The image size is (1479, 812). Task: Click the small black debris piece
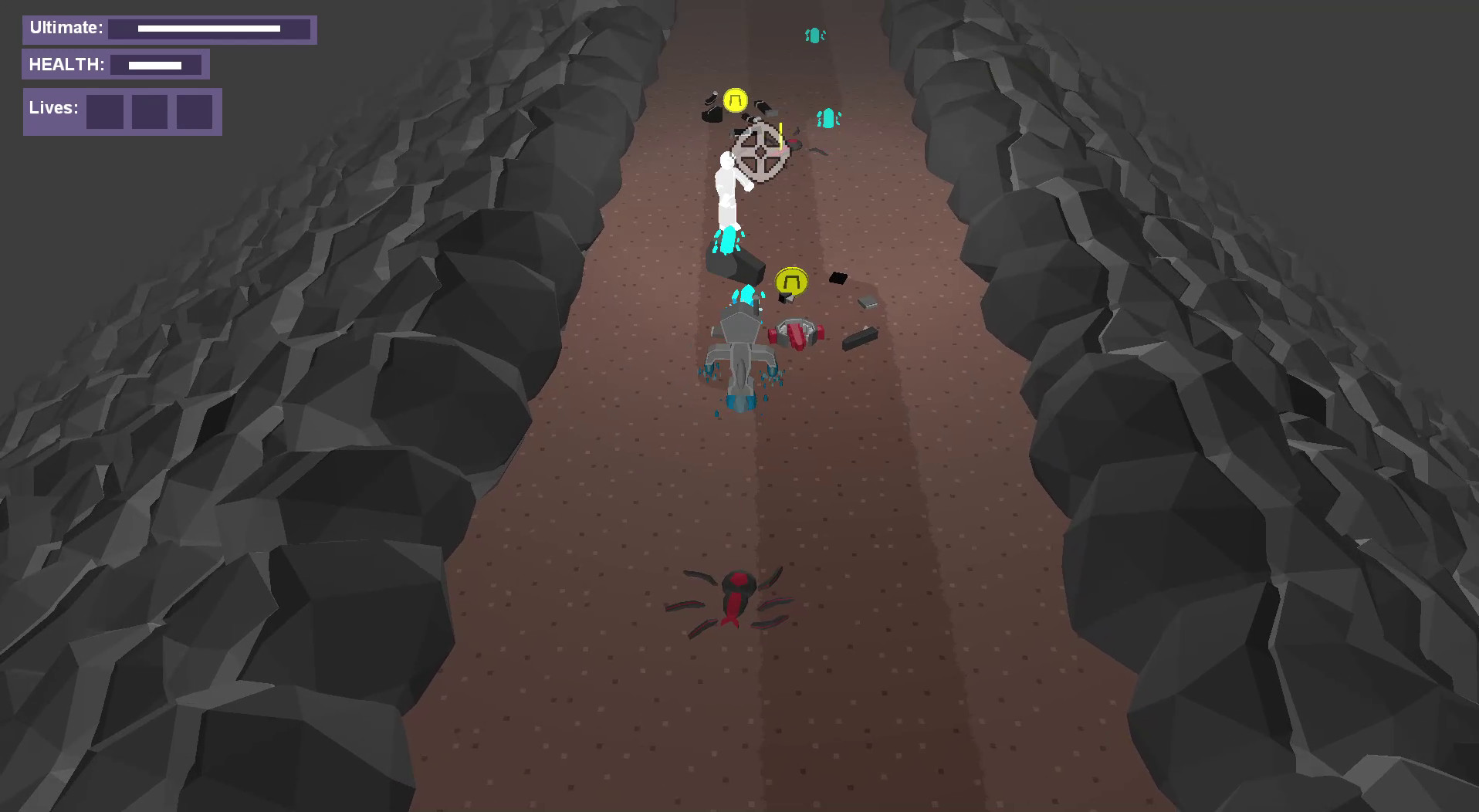coord(838,278)
